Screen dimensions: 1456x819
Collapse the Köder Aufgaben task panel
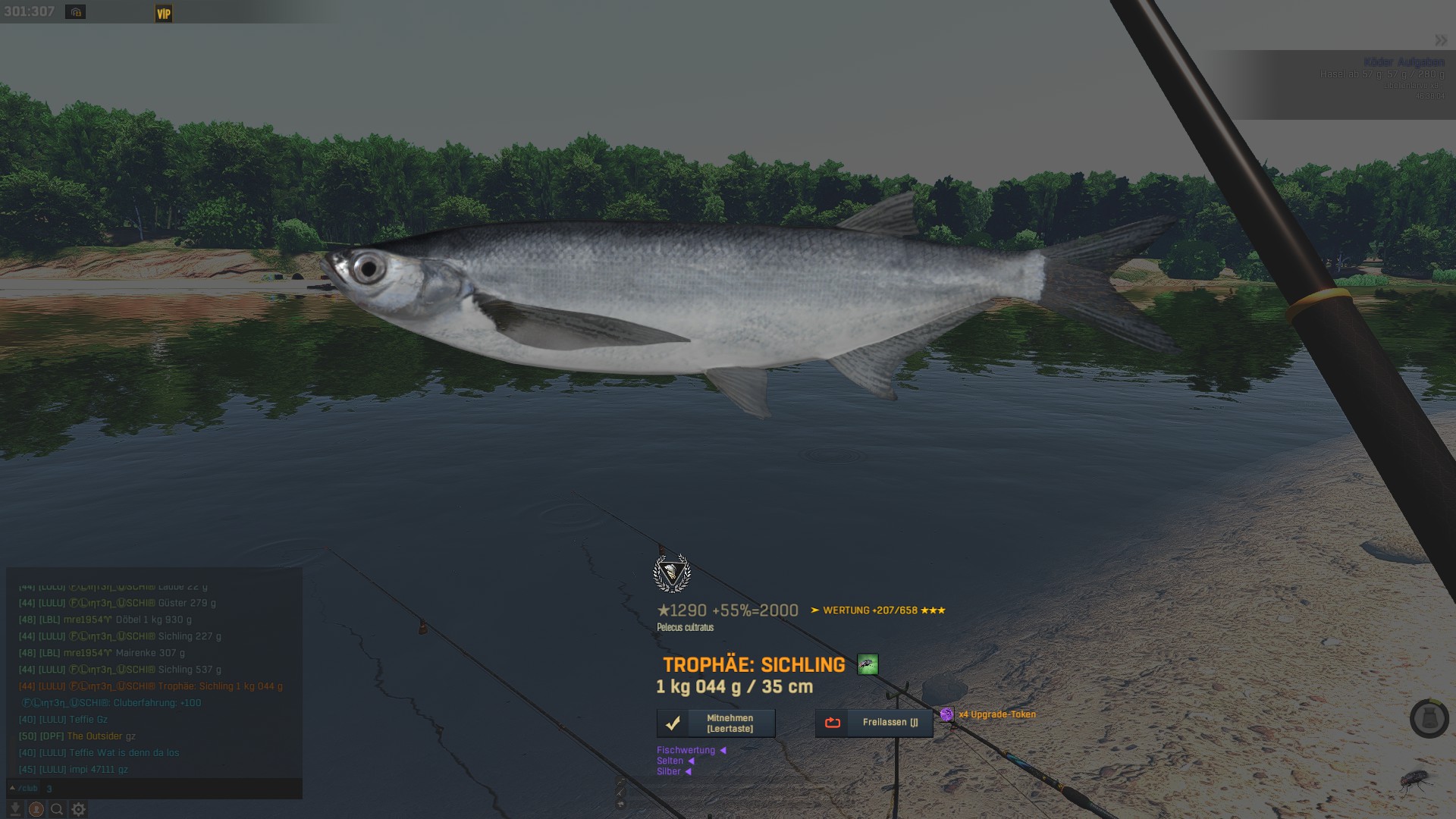pos(1440,40)
